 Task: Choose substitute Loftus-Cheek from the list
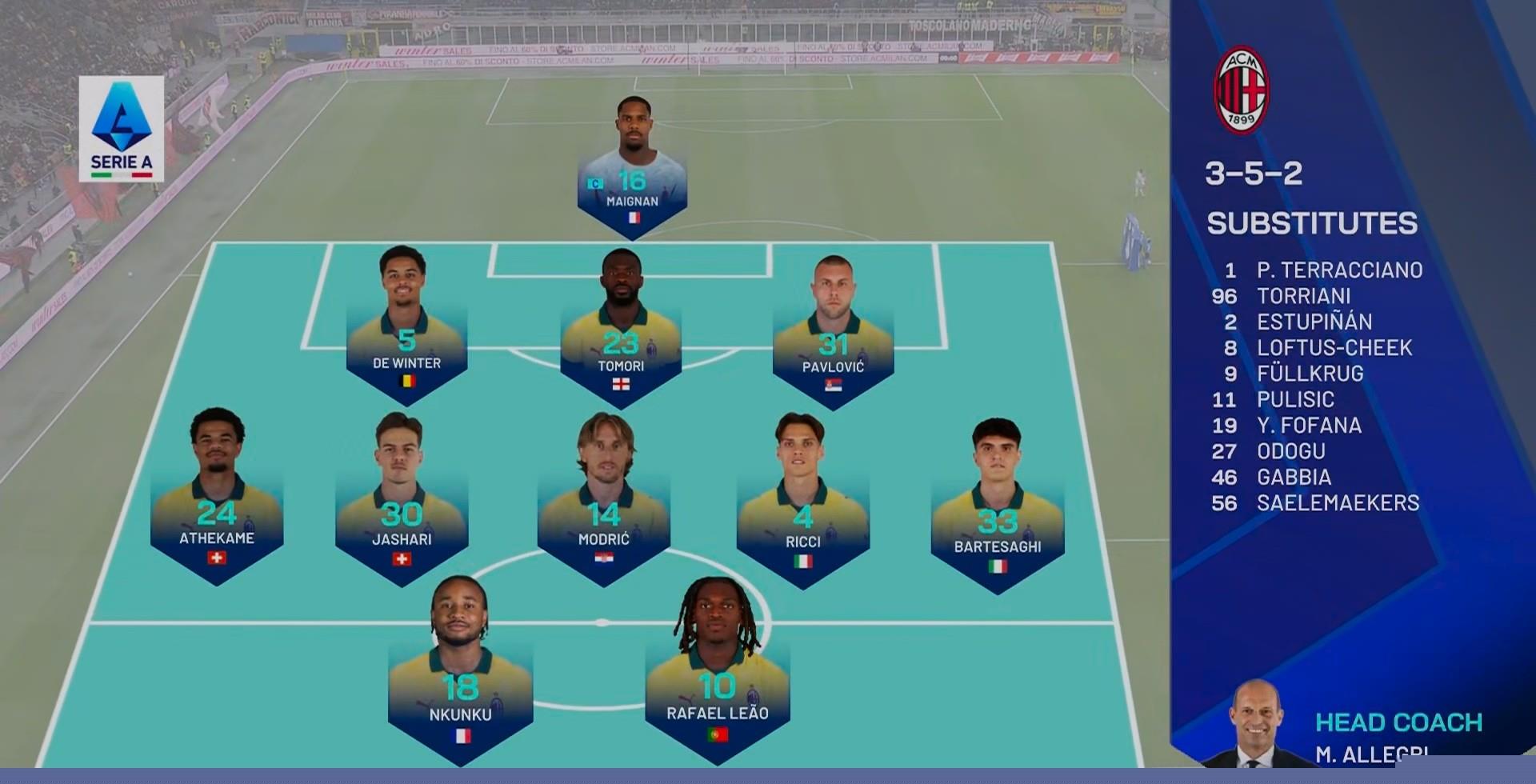1334,348
